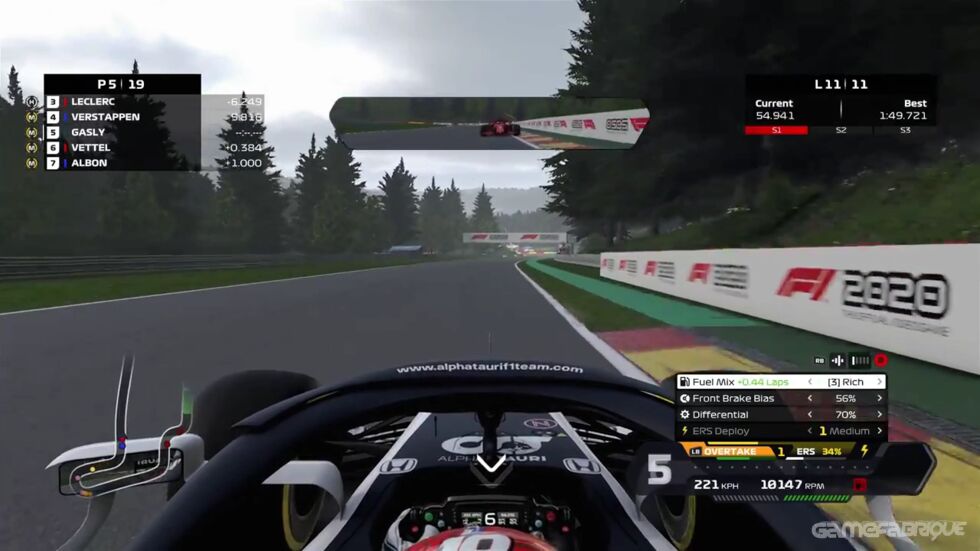Select Verstappen in the standings list
This screenshot has width=980, height=551.
(x=120, y=116)
